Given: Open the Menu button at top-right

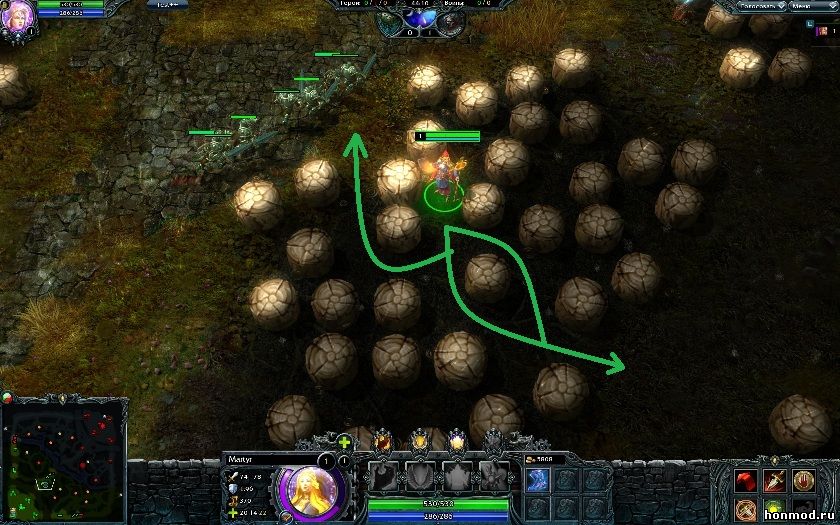Looking at the screenshot, I should [x=801, y=6].
